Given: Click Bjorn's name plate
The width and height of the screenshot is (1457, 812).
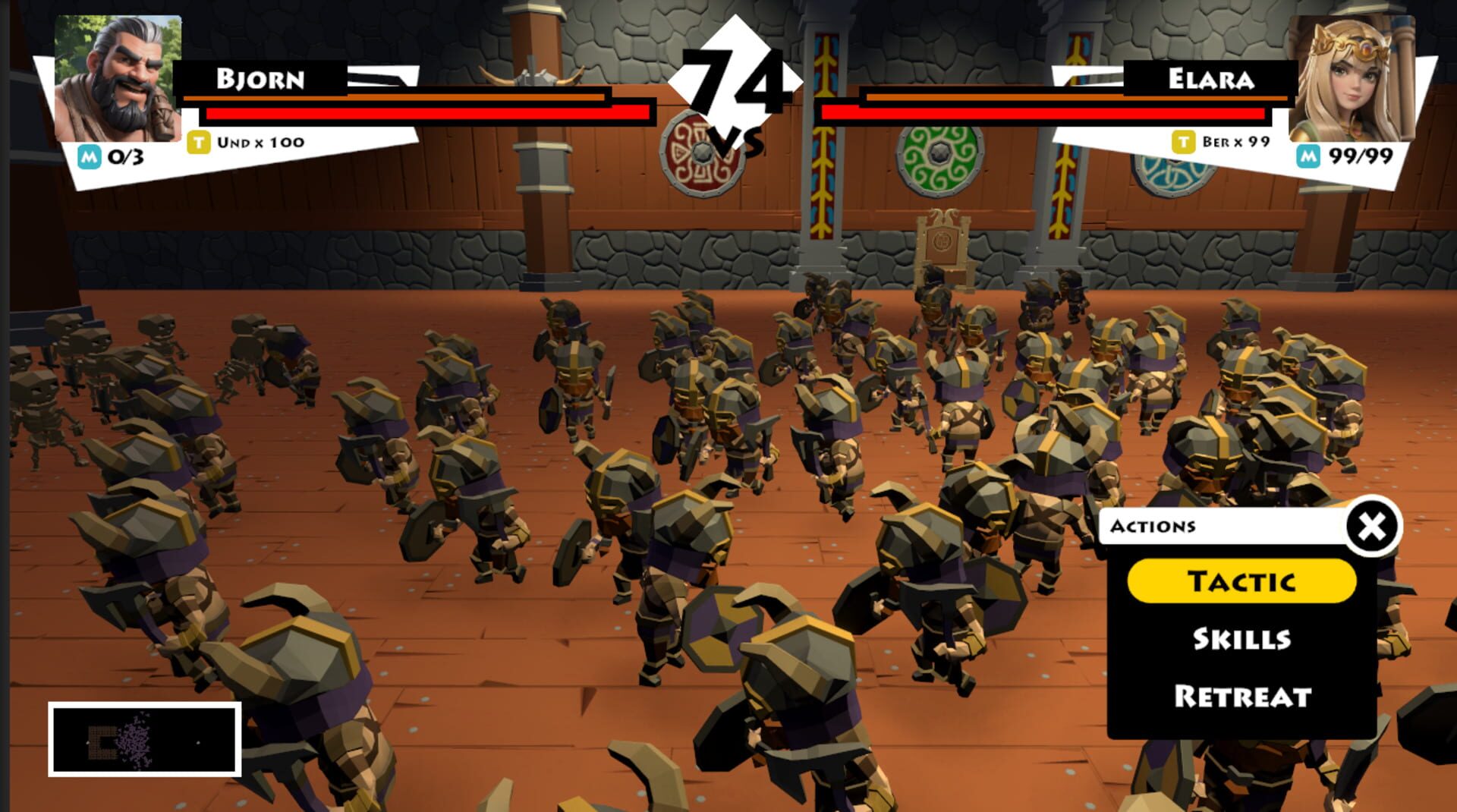Looking at the screenshot, I should point(262,77).
